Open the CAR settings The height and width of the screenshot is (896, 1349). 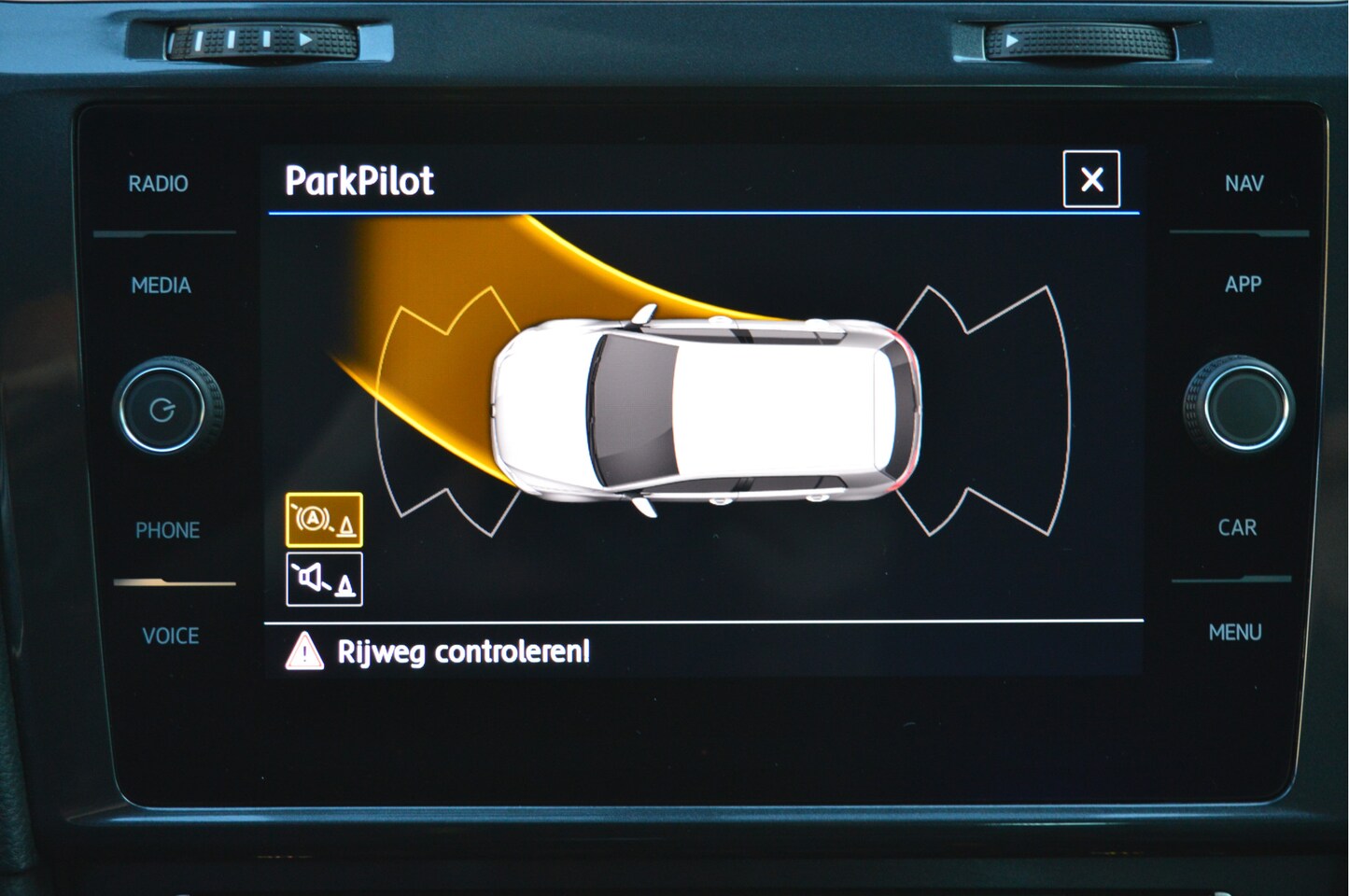(x=1237, y=528)
